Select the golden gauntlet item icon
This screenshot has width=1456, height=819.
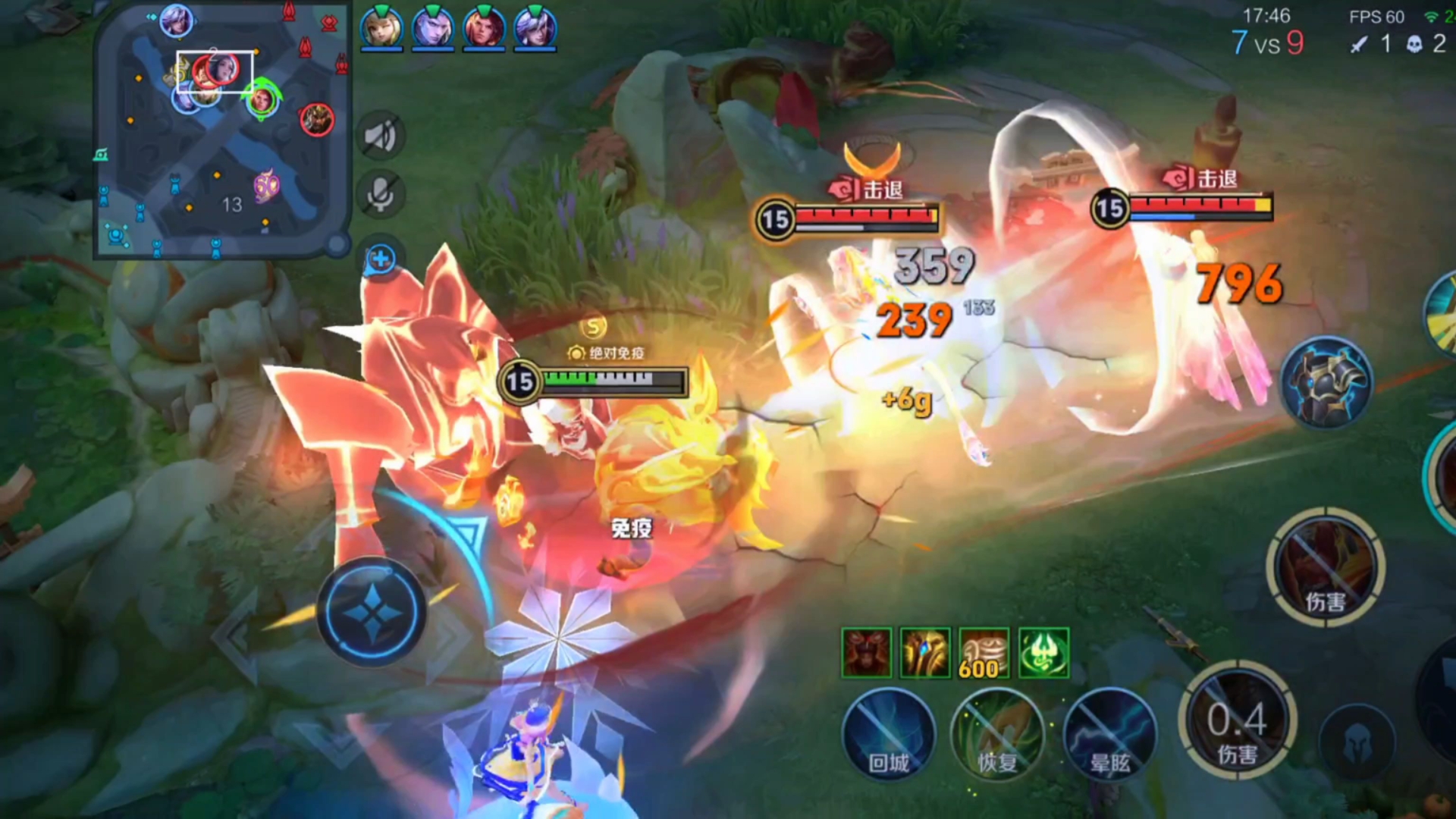tap(925, 652)
